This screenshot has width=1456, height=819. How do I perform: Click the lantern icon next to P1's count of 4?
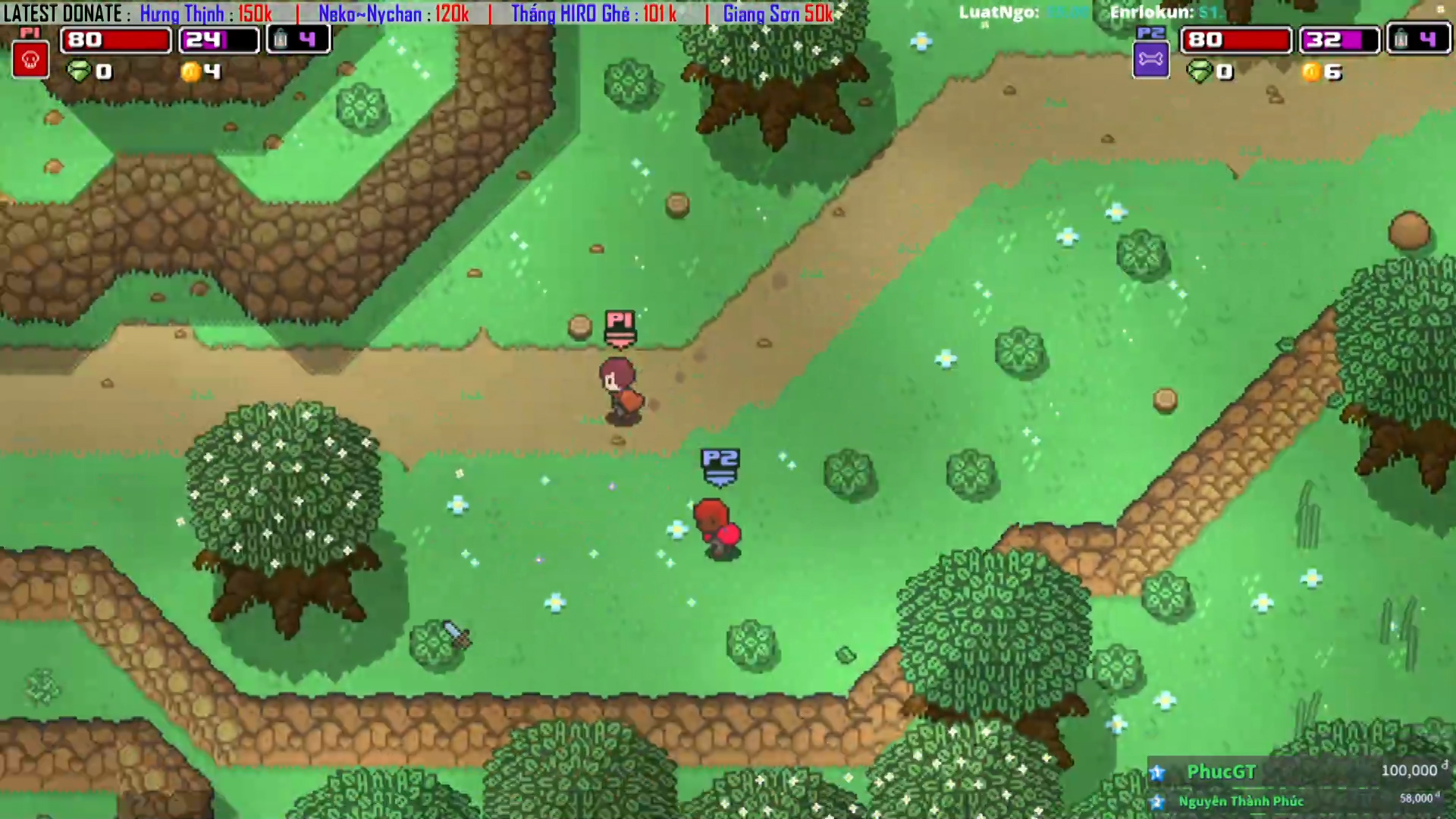[281, 39]
